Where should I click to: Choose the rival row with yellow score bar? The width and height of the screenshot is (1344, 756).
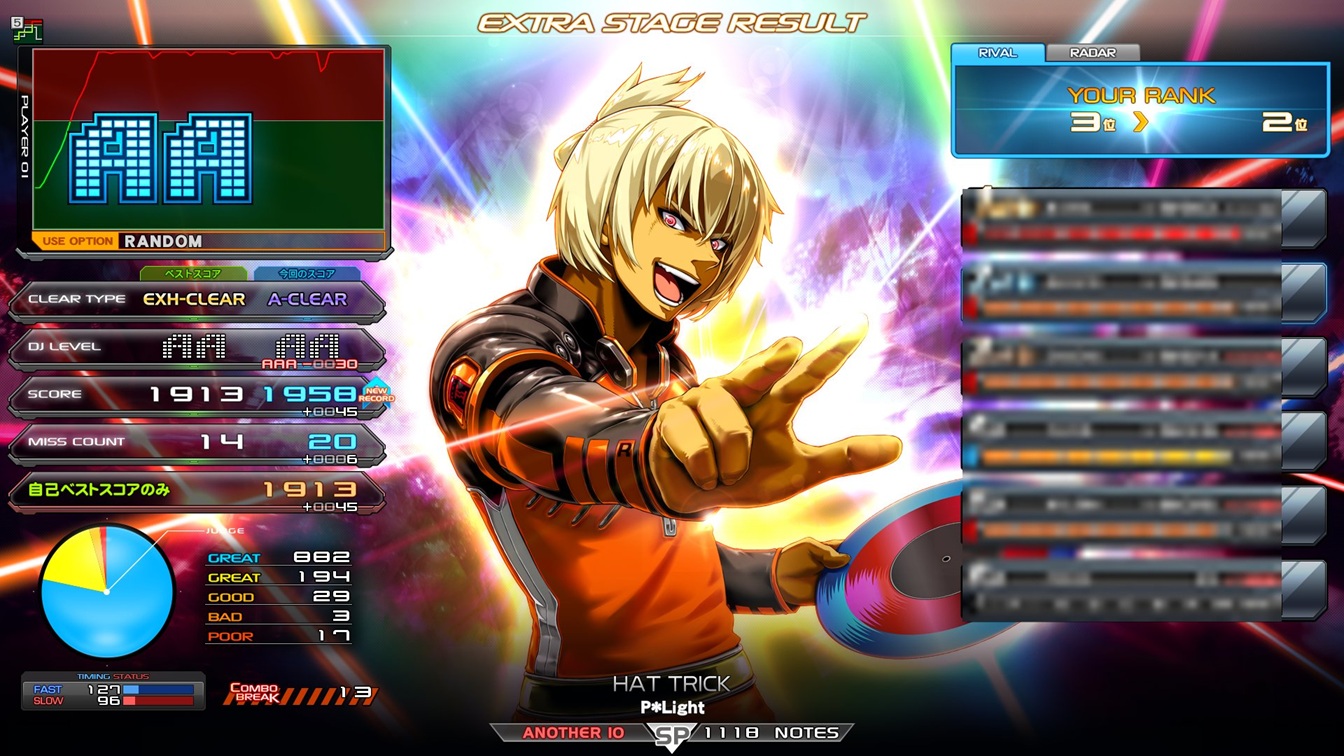tap(1122, 443)
